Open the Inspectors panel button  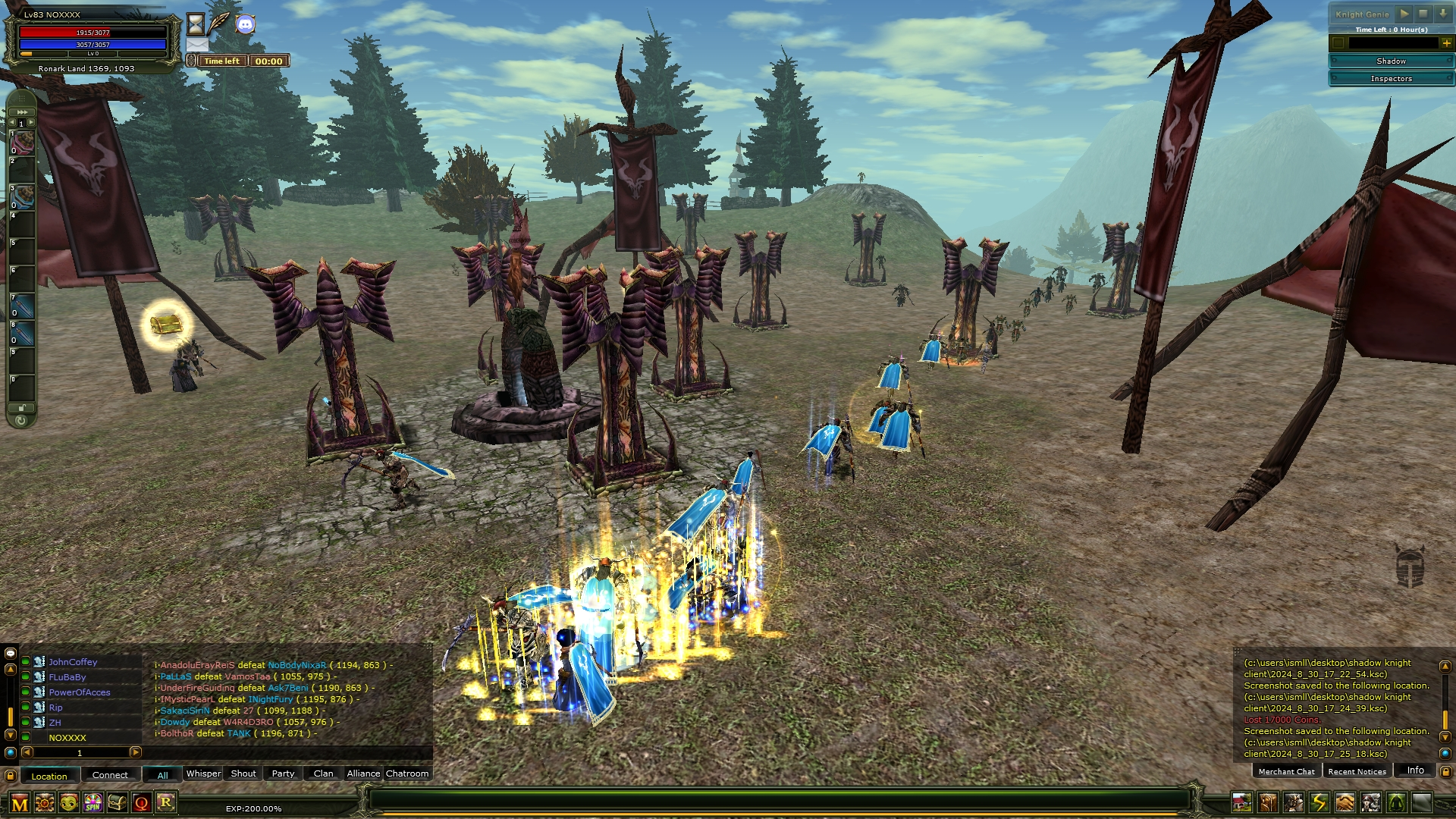click(x=1391, y=79)
